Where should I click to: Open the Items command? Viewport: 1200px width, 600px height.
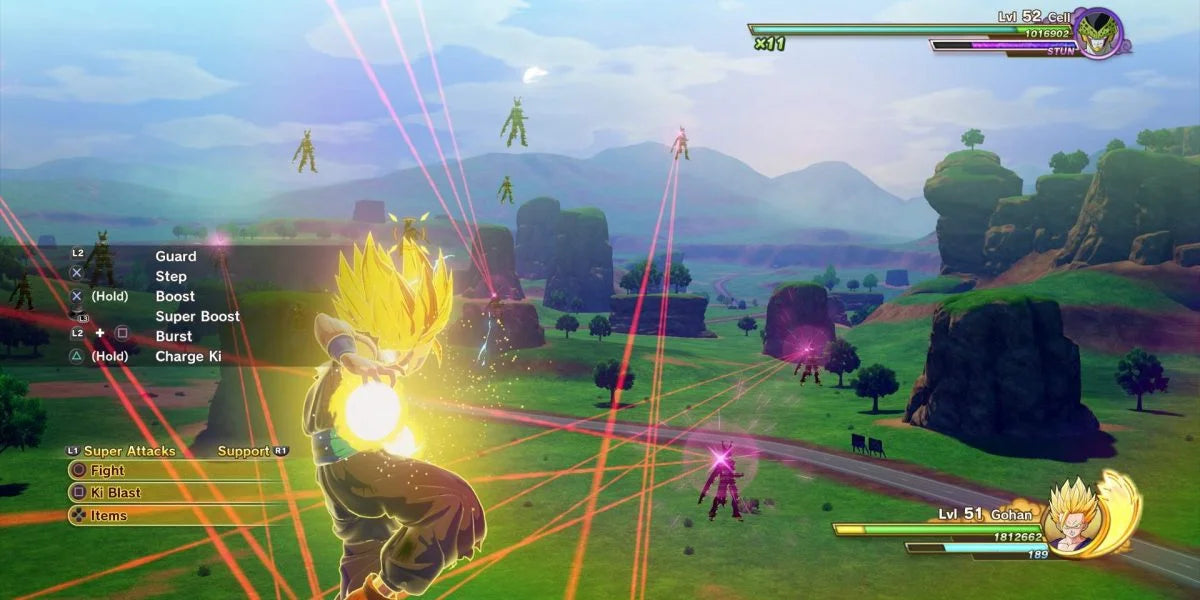(108, 515)
